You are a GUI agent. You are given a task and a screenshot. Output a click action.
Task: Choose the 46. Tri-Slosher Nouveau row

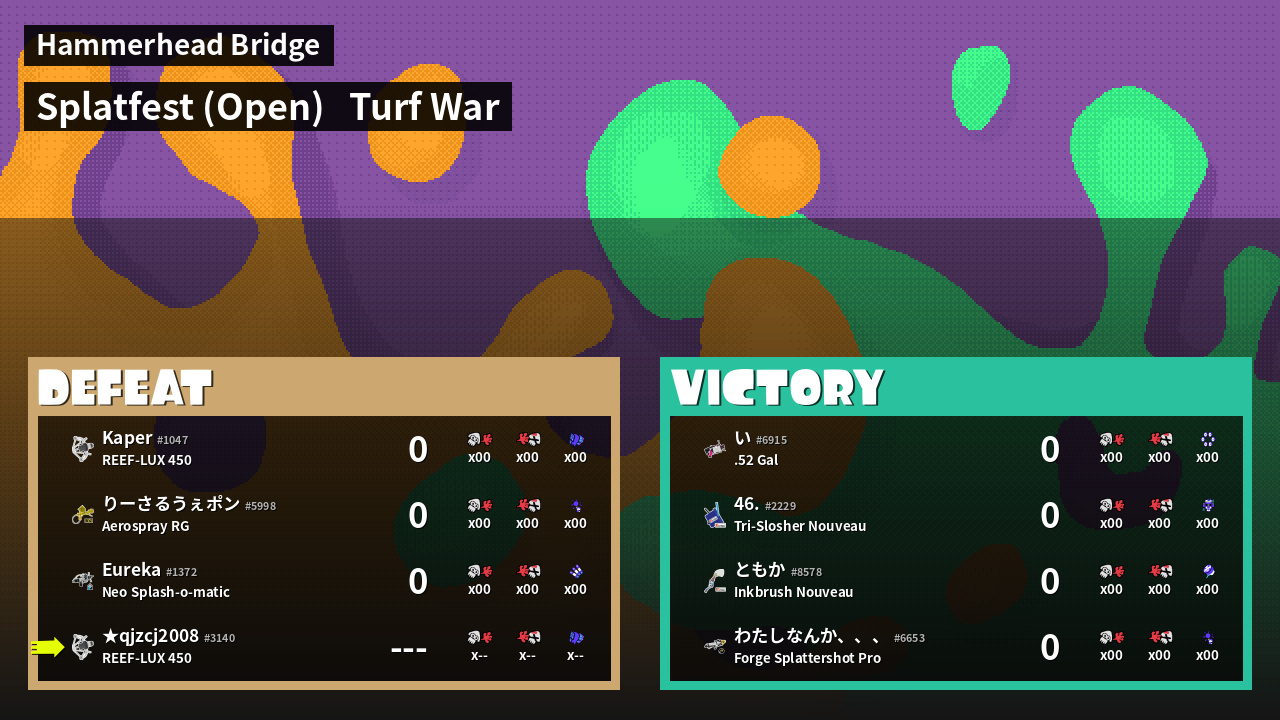pos(956,515)
